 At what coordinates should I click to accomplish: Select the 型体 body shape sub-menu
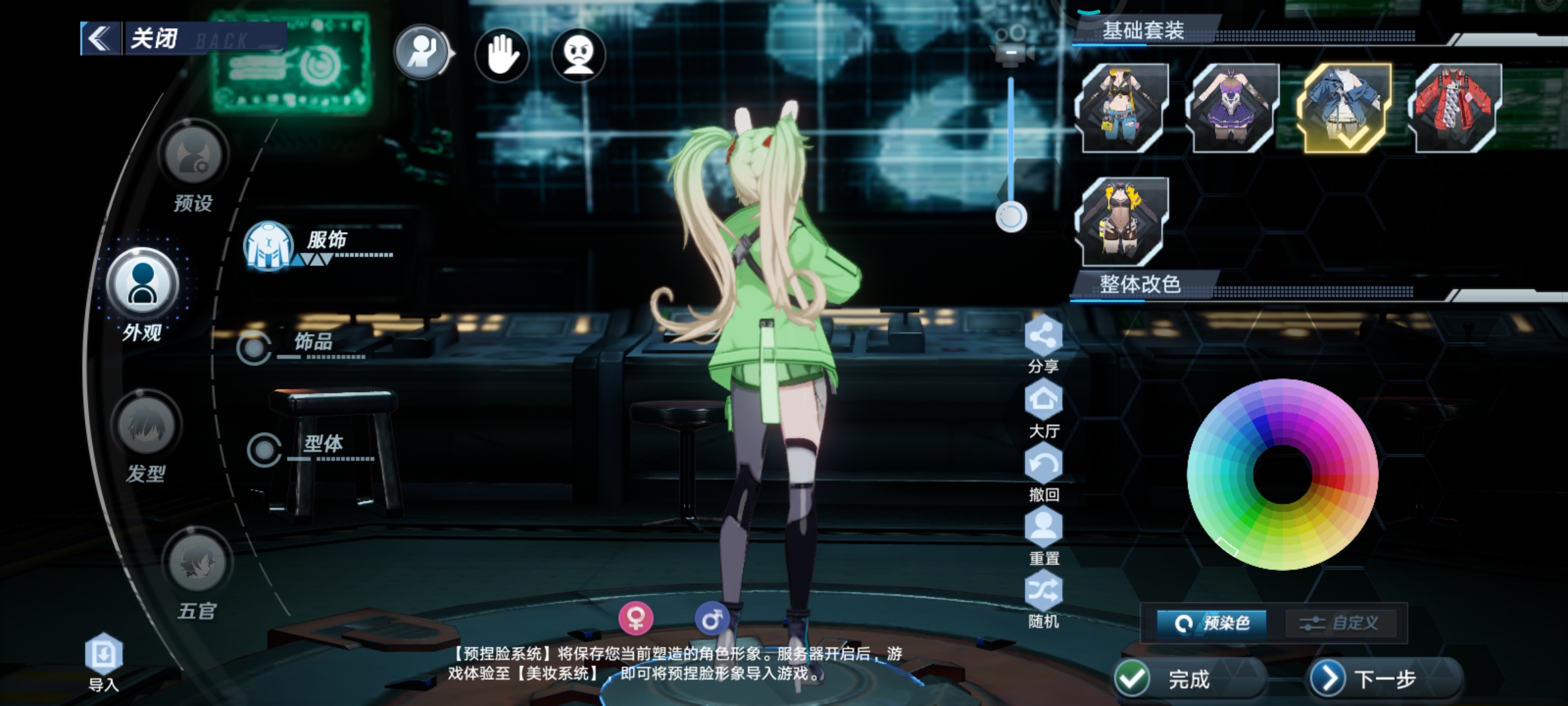(x=321, y=446)
